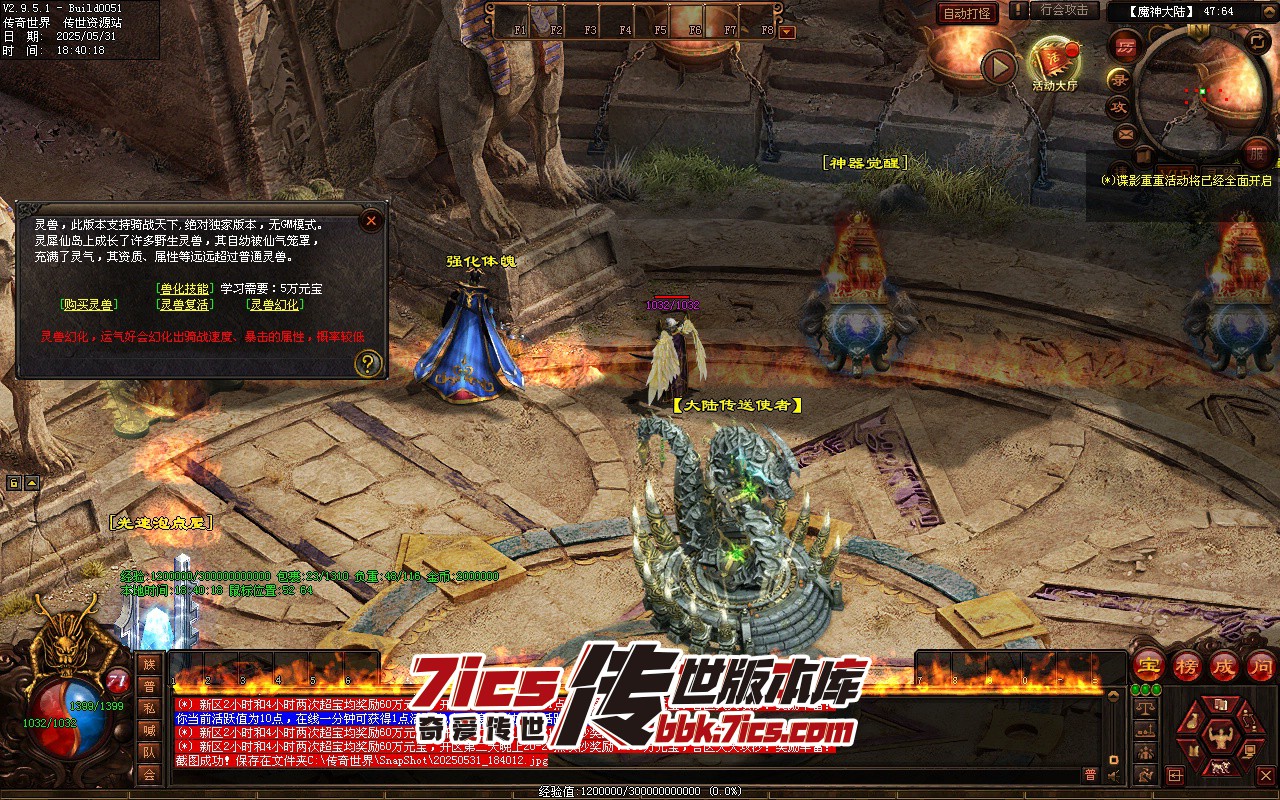Choose the 灵兽复活 option
The height and width of the screenshot is (800, 1280).
point(185,305)
